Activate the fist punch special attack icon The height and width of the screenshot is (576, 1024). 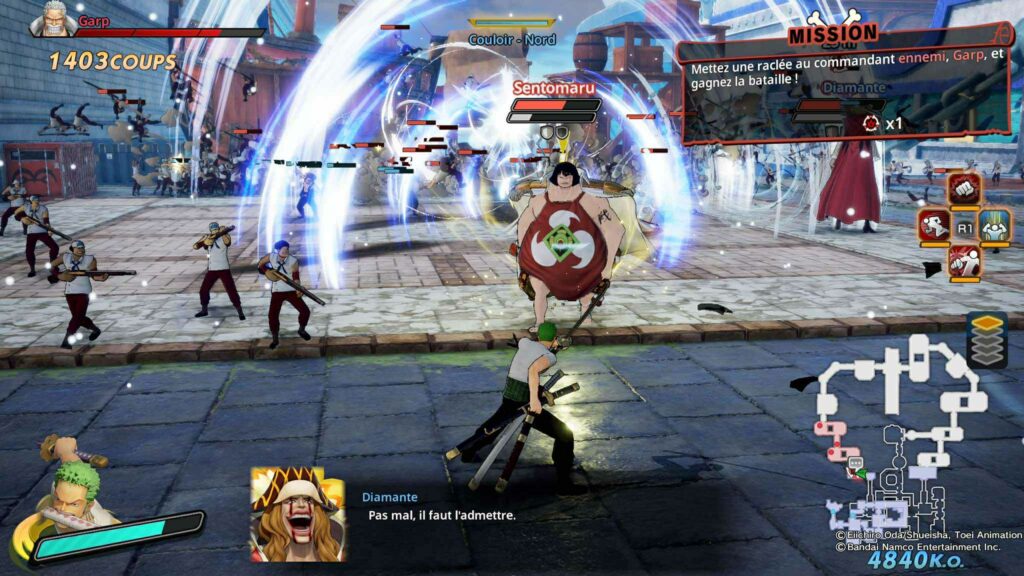[x=965, y=188]
